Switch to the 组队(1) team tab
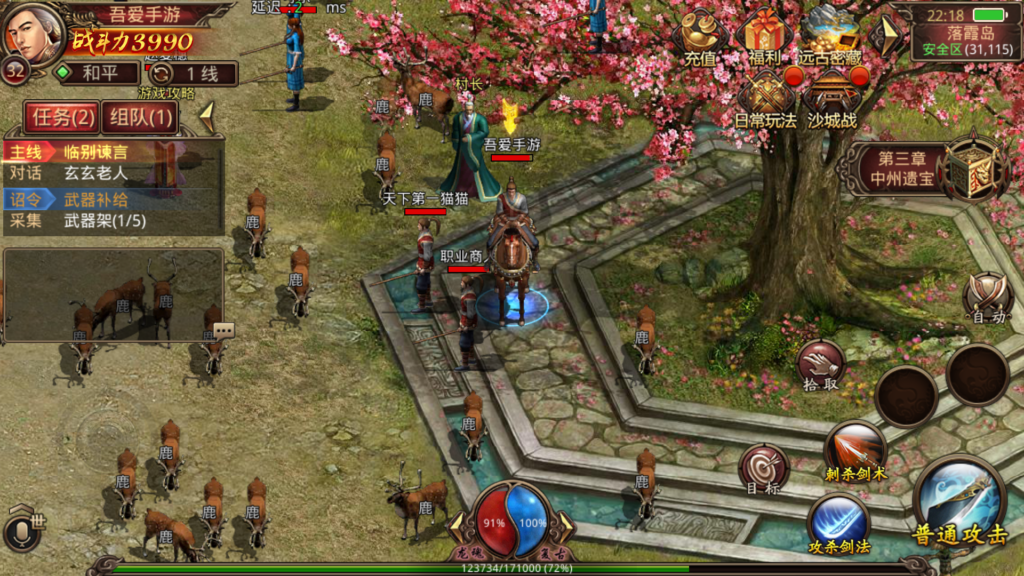 [140, 117]
